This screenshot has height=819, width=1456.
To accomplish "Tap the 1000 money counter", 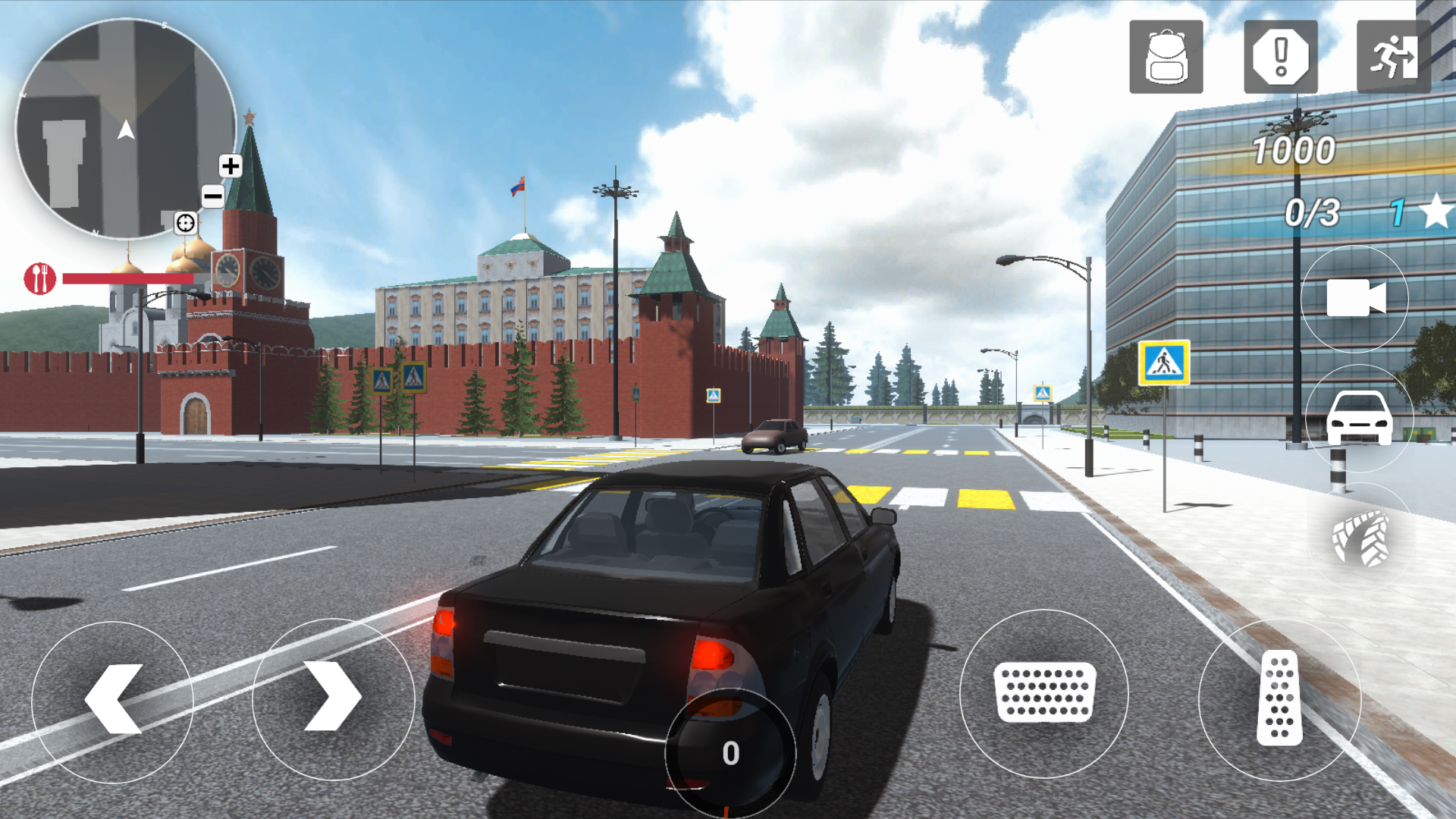I will tap(1293, 150).
